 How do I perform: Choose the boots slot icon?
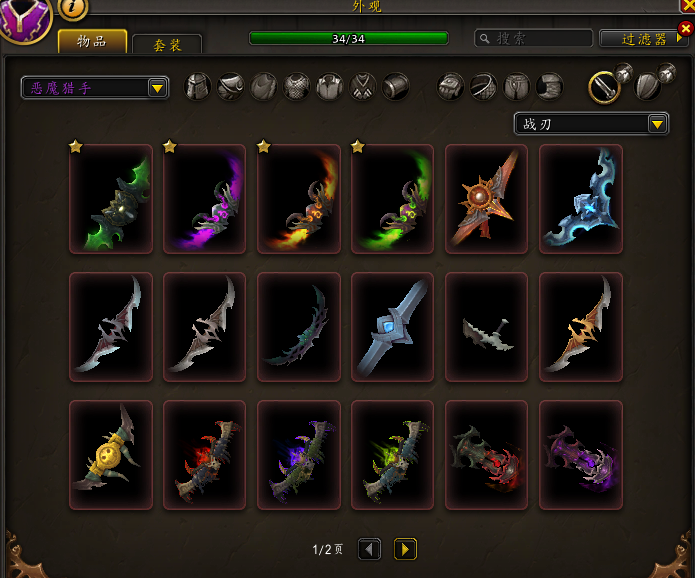point(549,87)
